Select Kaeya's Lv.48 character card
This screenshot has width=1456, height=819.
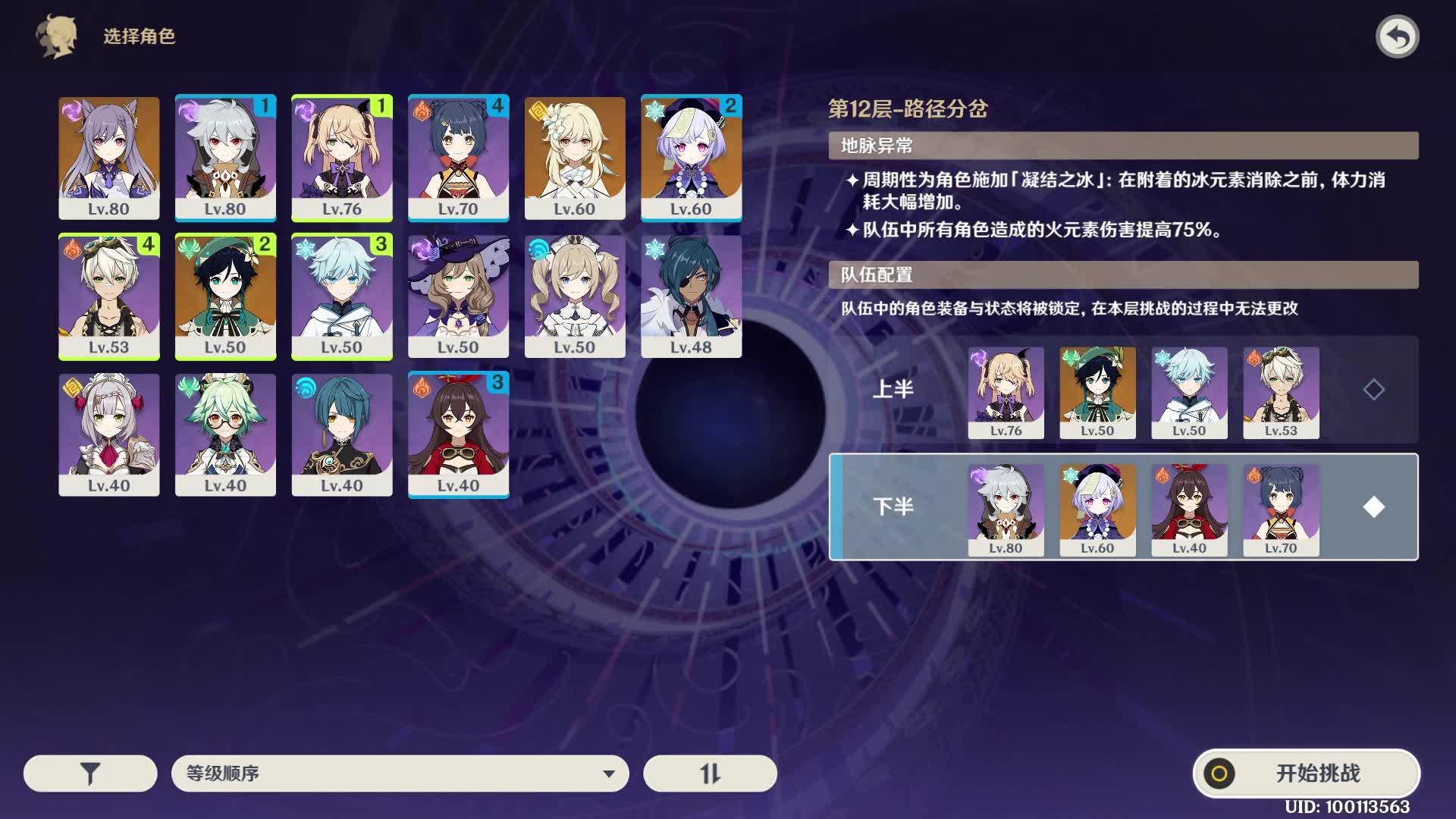691,296
